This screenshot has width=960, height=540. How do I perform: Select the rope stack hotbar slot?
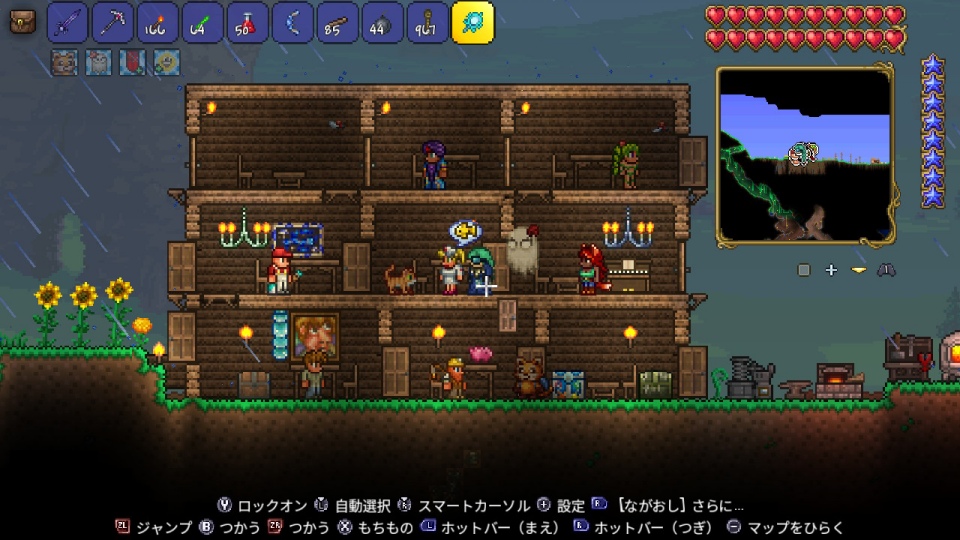point(427,22)
